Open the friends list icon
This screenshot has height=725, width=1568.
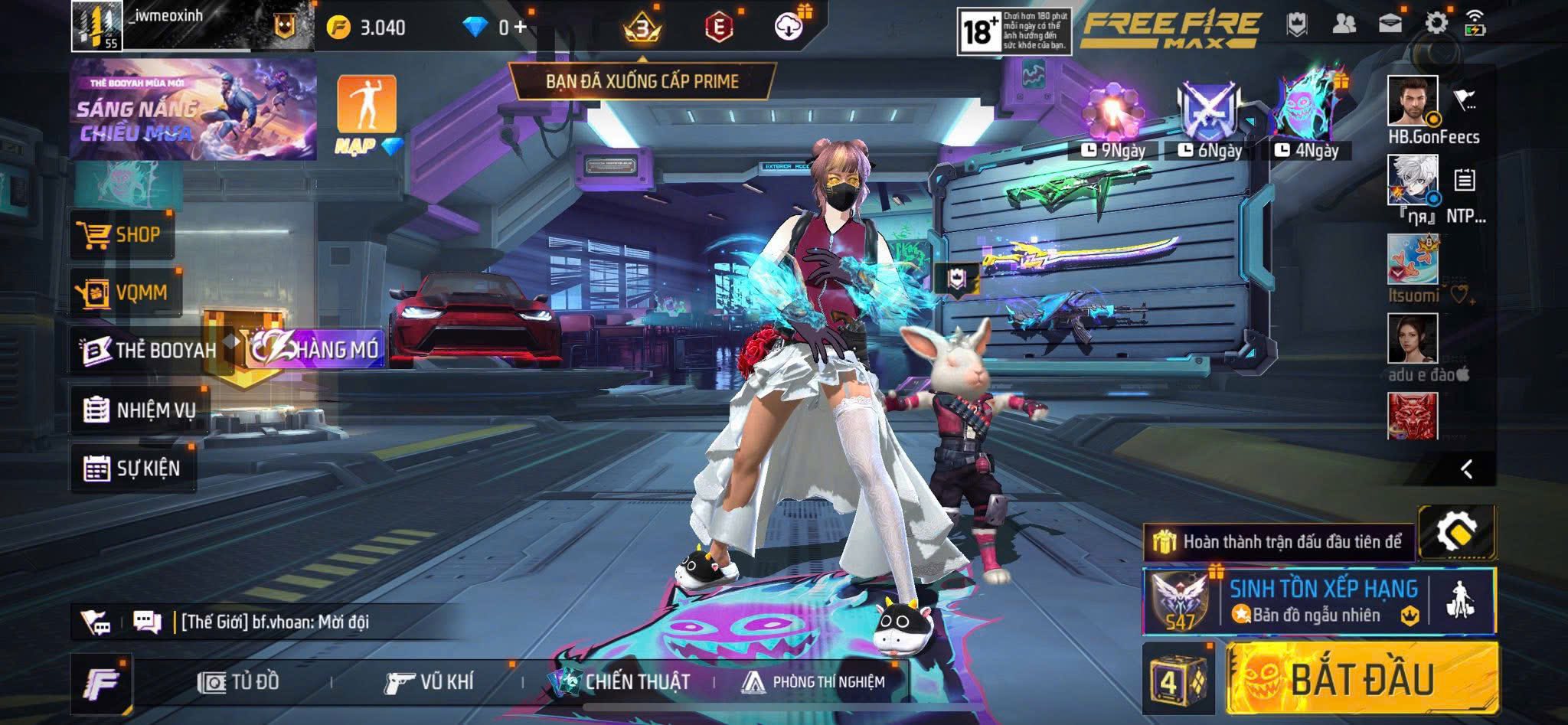click(x=1344, y=24)
